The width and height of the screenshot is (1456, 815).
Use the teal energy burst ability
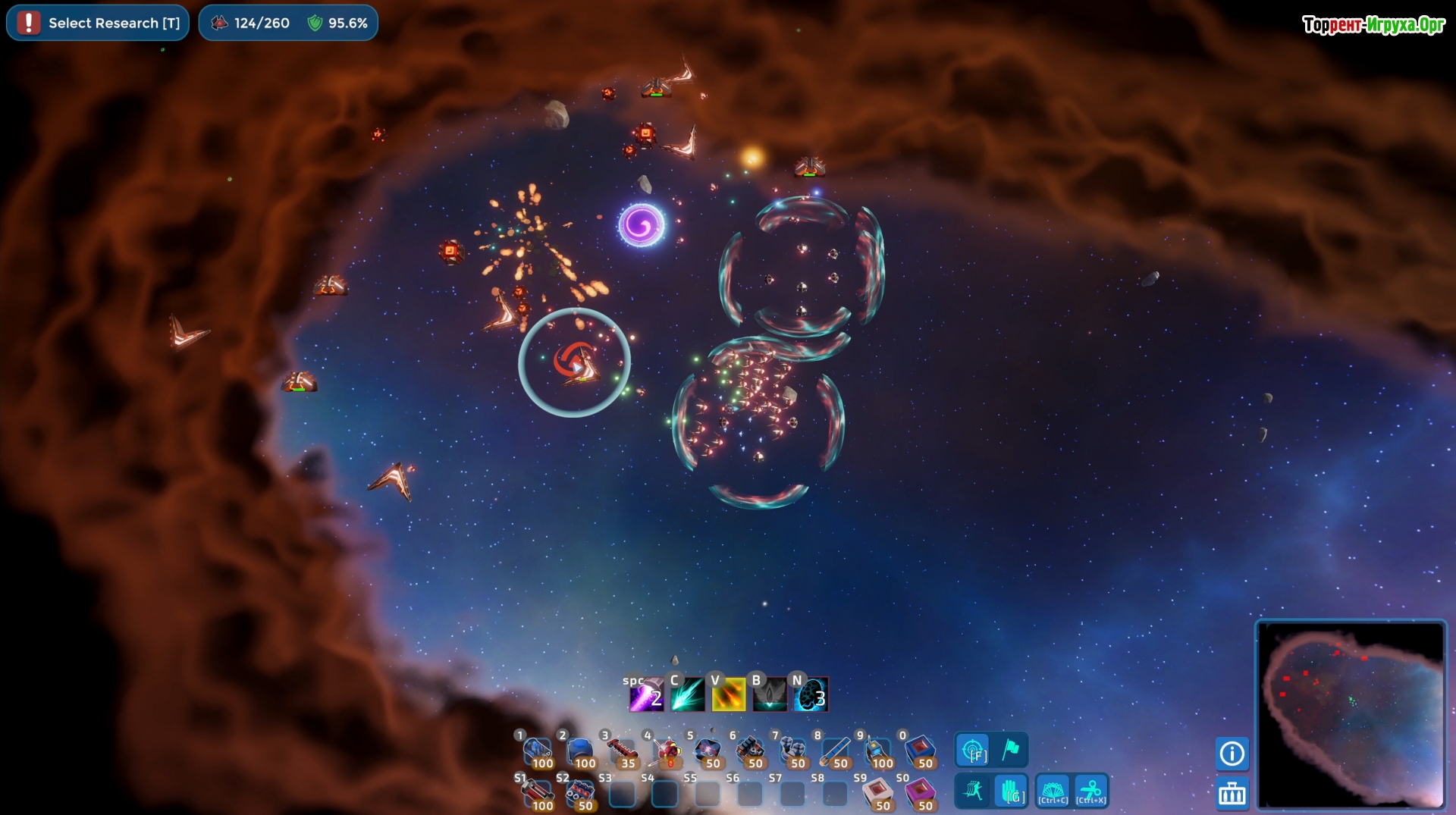[x=687, y=695]
